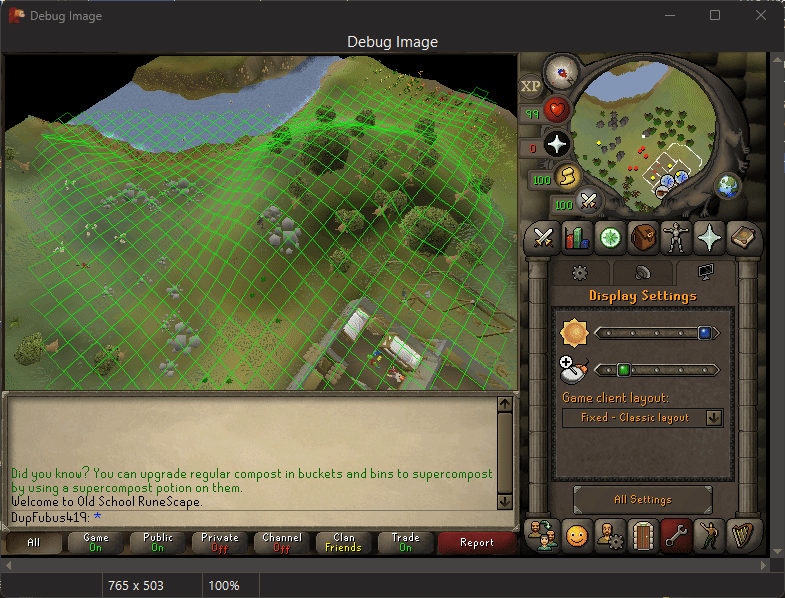Open the All Settings menu
This screenshot has height=598, width=785.
[x=642, y=499]
